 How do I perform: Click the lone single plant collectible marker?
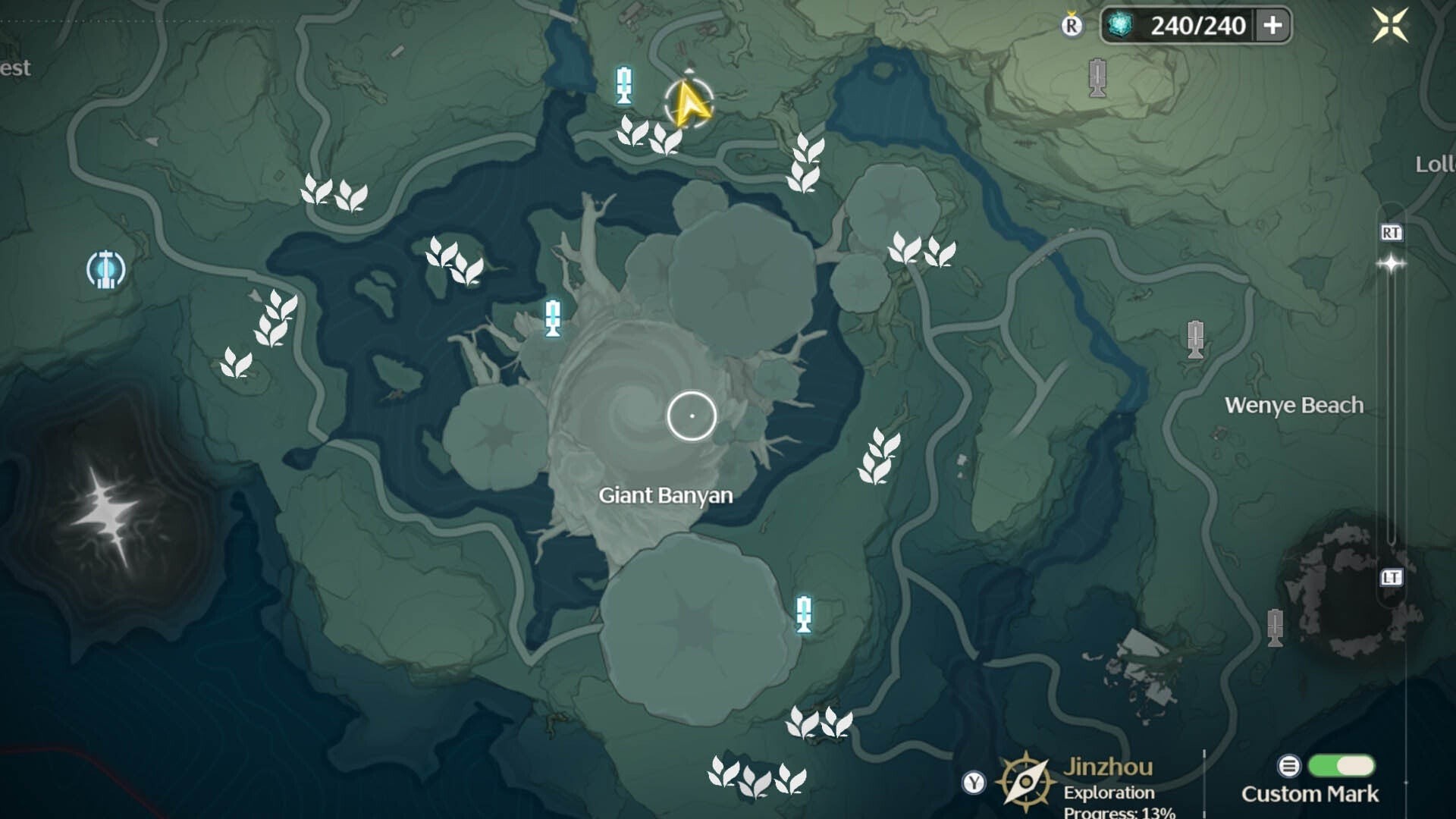(236, 363)
